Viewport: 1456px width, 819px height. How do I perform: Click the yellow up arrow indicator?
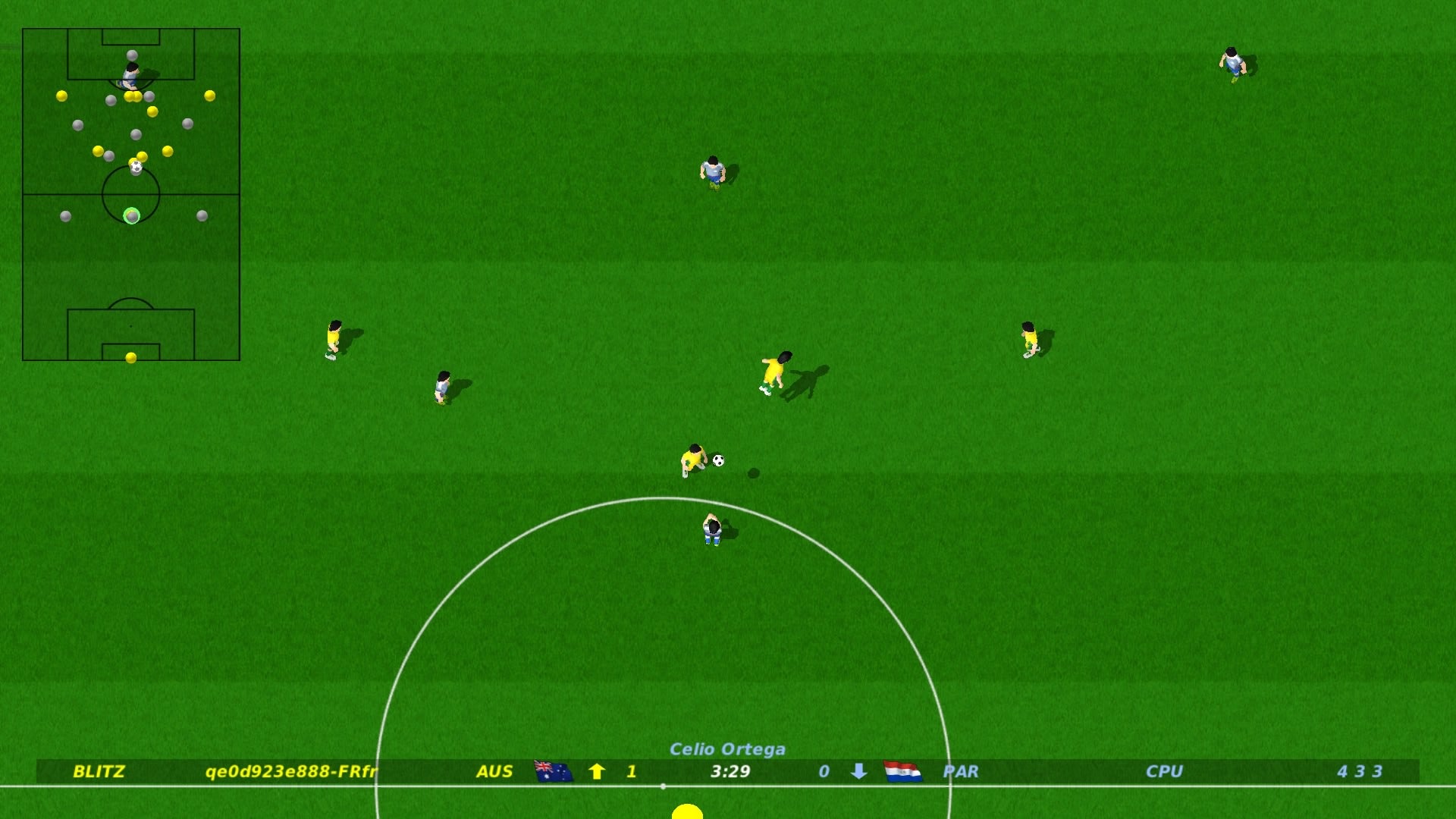tap(597, 771)
